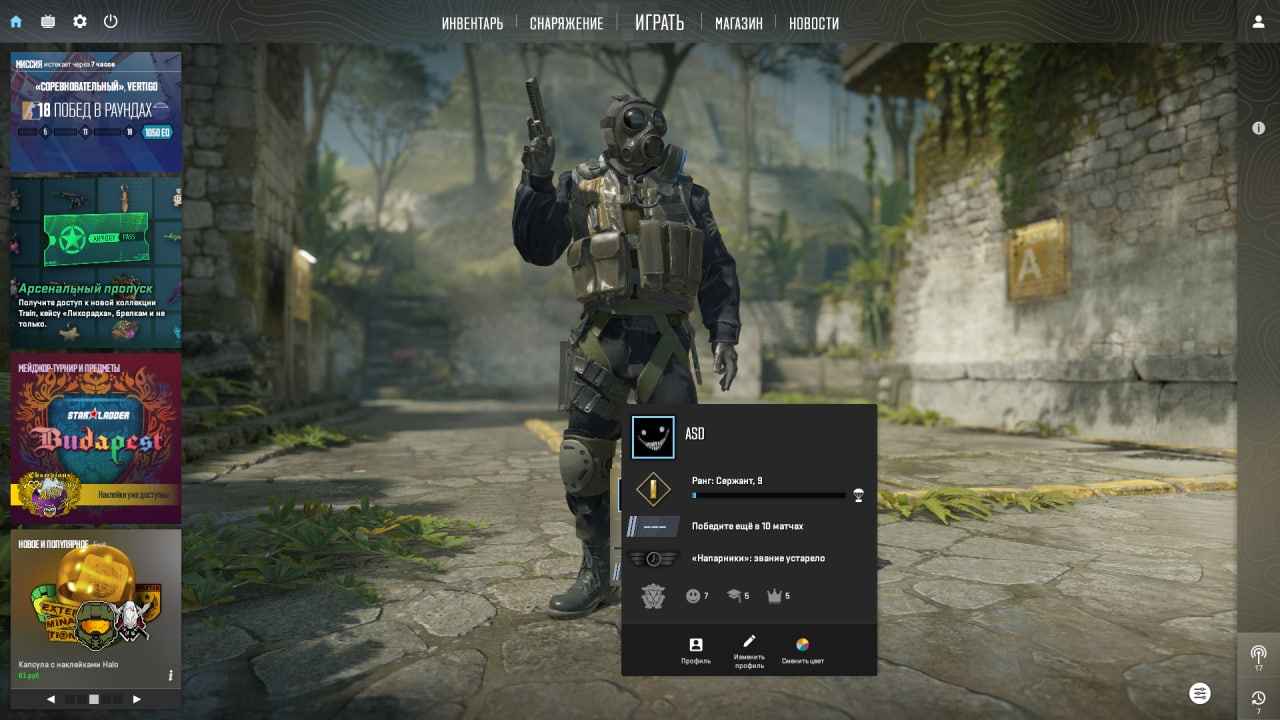Viewport: 1280px width, 720px height.
Task: Open the Магазин tab
Action: 738,23
